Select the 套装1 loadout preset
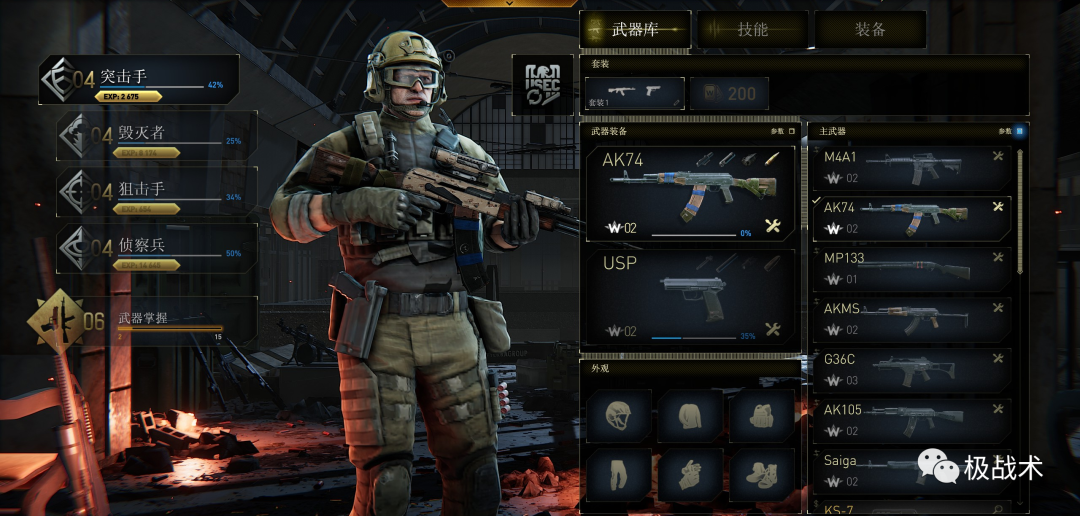Image resolution: width=1080 pixels, height=516 pixels. pyautogui.click(x=634, y=93)
